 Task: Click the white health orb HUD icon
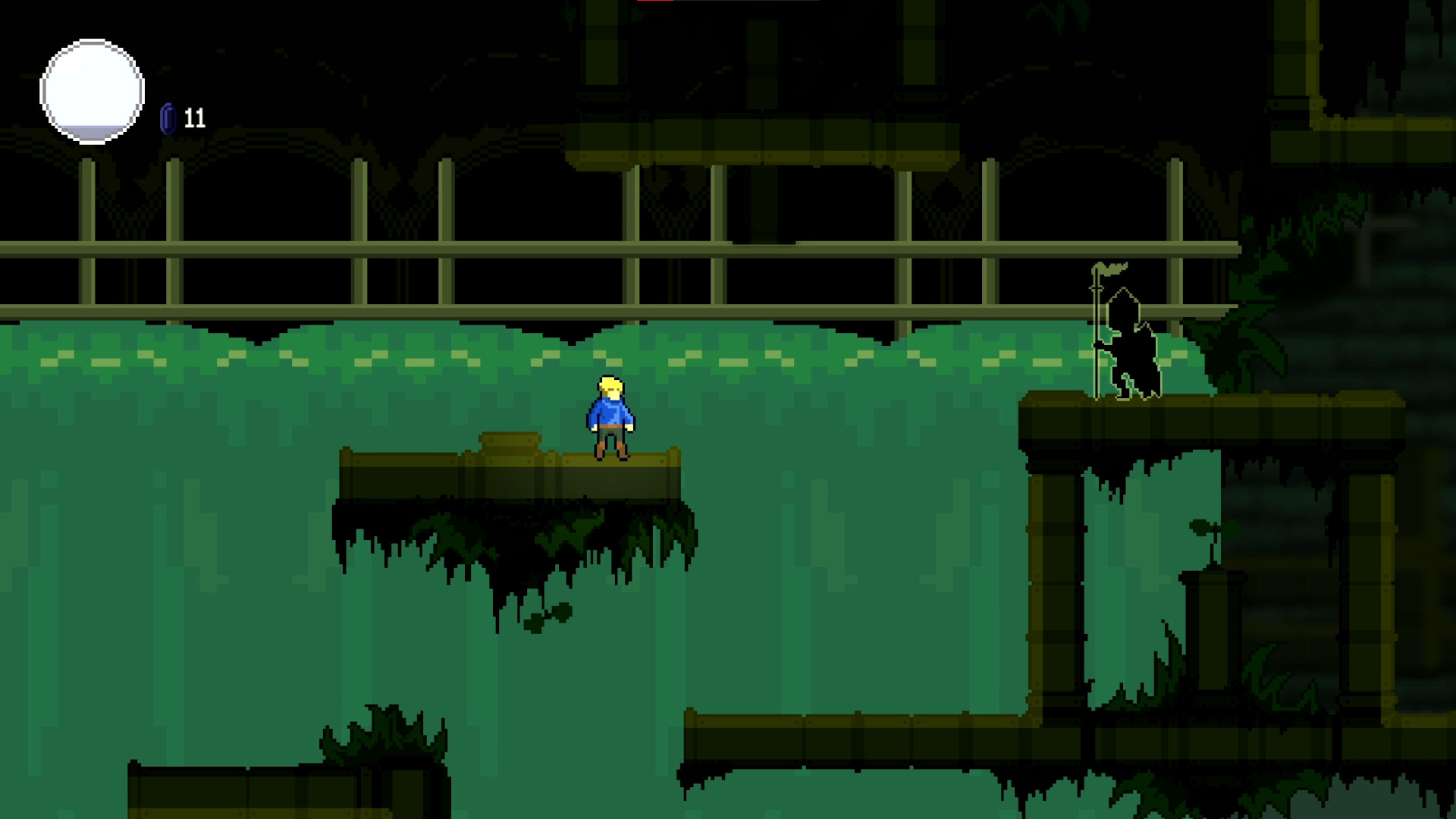click(x=91, y=90)
